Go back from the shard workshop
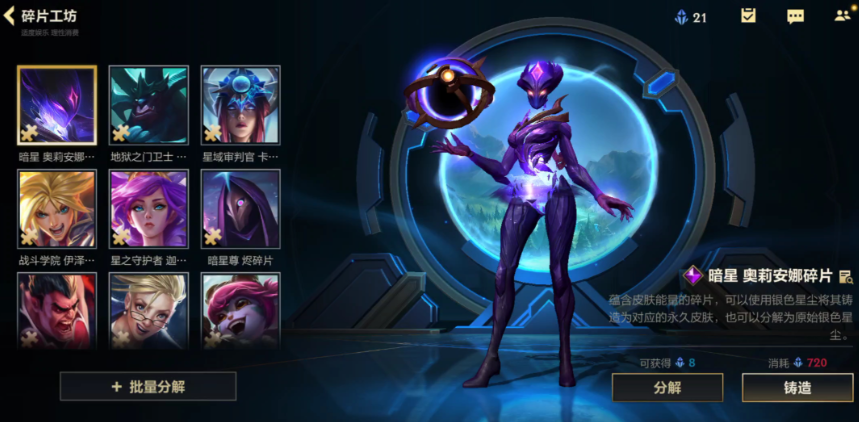859x422 pixels. pyautogui.click(x=12, y=16)
